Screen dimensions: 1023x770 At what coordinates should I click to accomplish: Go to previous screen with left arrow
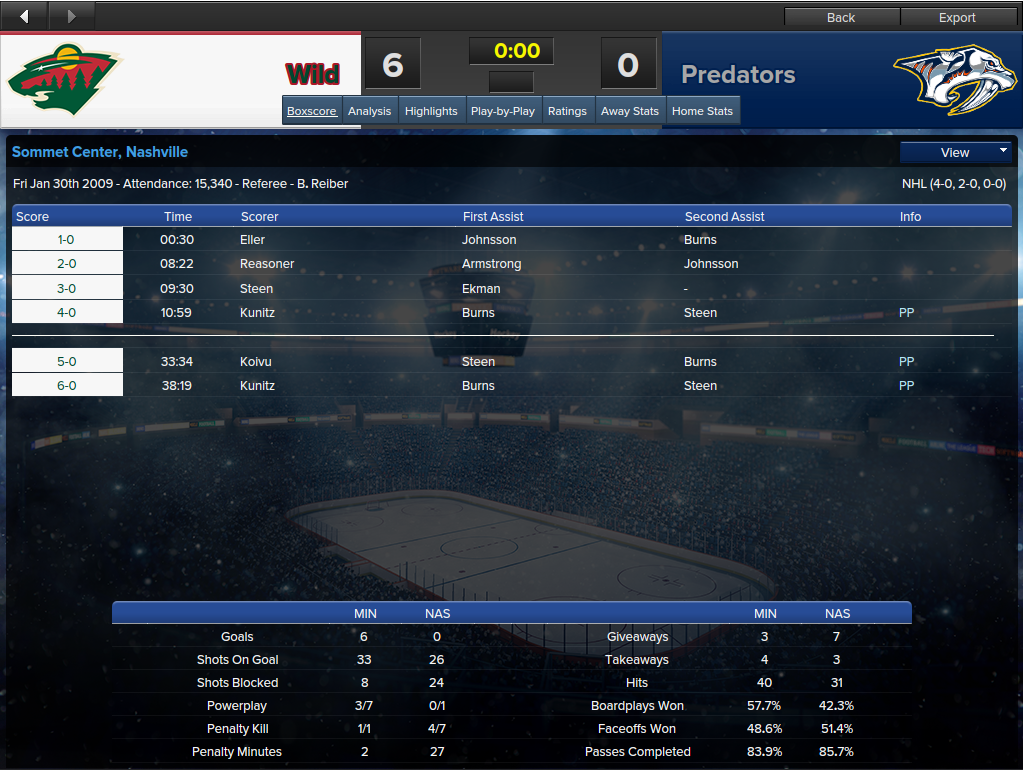click(x=25, y=16)
